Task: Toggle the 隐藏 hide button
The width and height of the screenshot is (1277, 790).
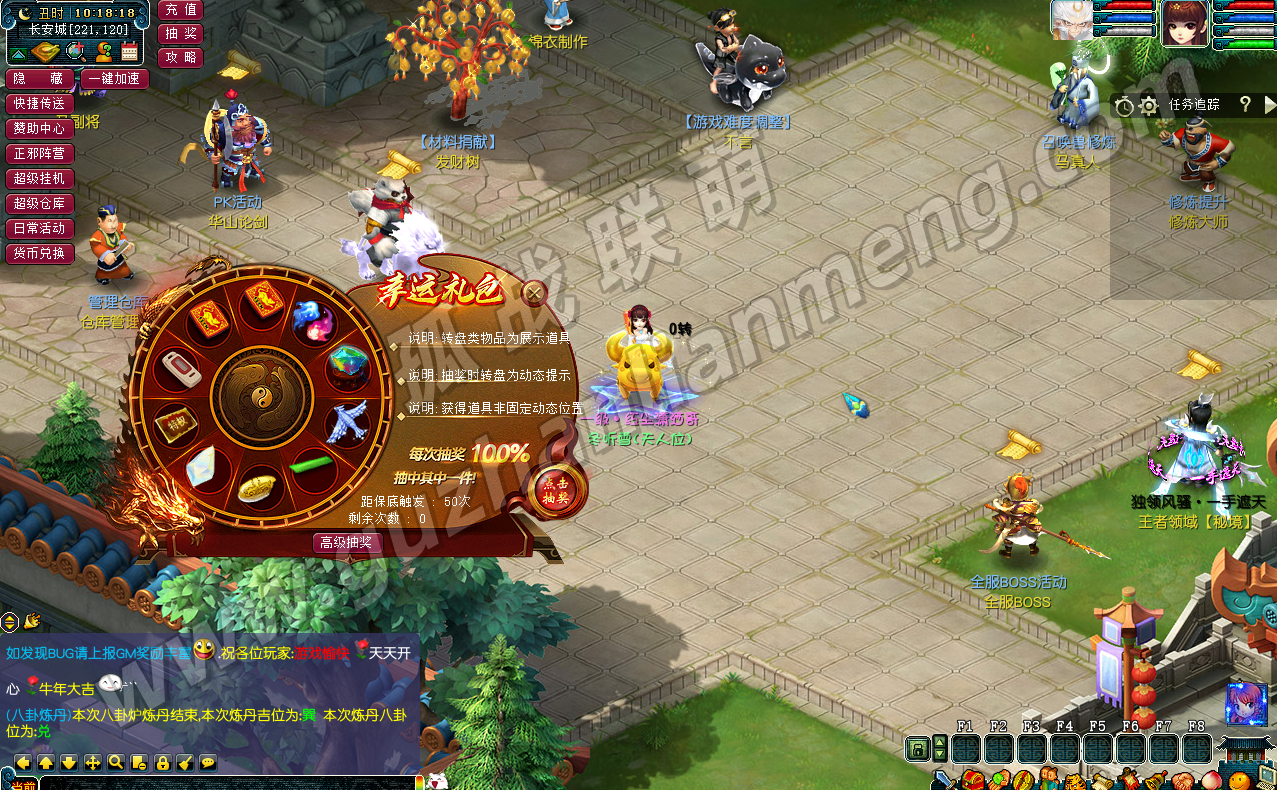Action: [x=39, y=79]
